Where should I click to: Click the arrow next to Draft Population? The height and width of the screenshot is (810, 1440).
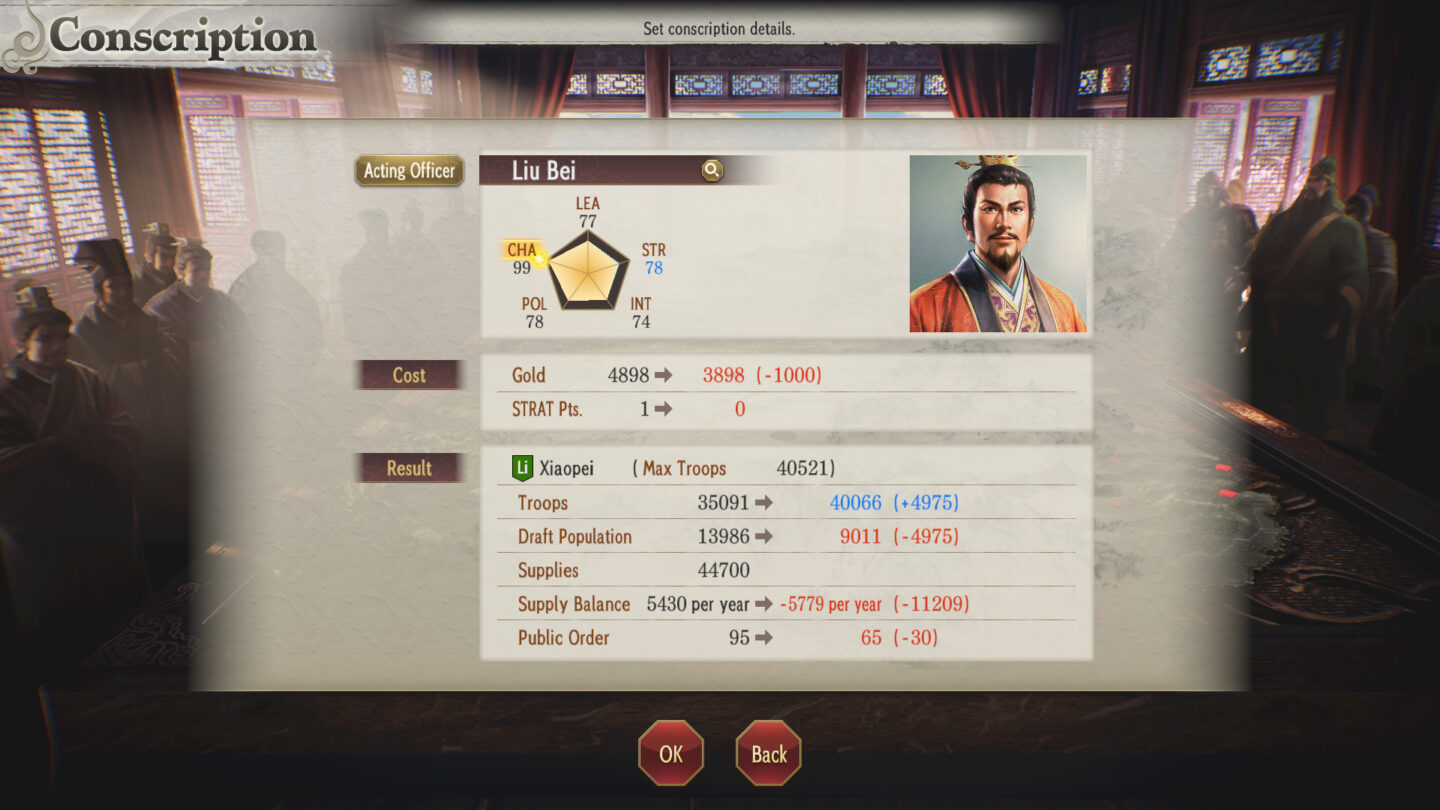pos(765,537)
